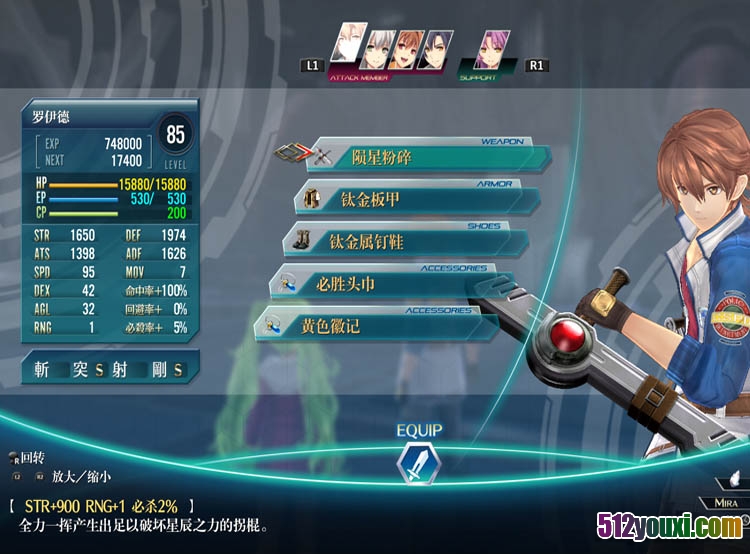Open the 钛金板甲 armor slot
Screen dimensions: 750x554
tap(420, 200)
